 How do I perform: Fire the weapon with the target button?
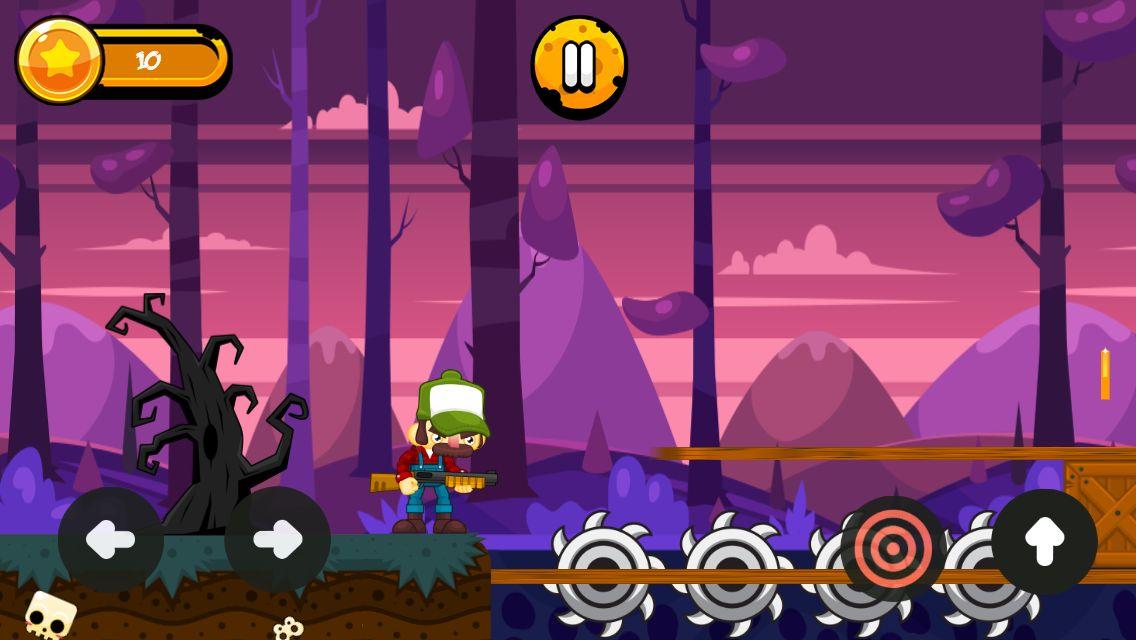(x=893, y=549)
